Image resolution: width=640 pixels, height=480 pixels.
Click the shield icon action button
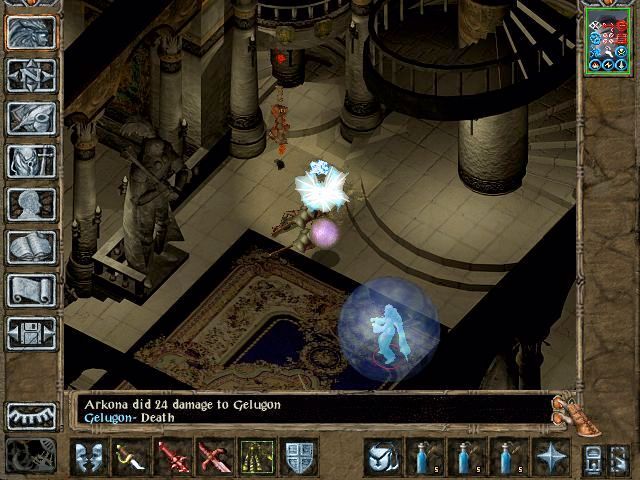(299, 457)
